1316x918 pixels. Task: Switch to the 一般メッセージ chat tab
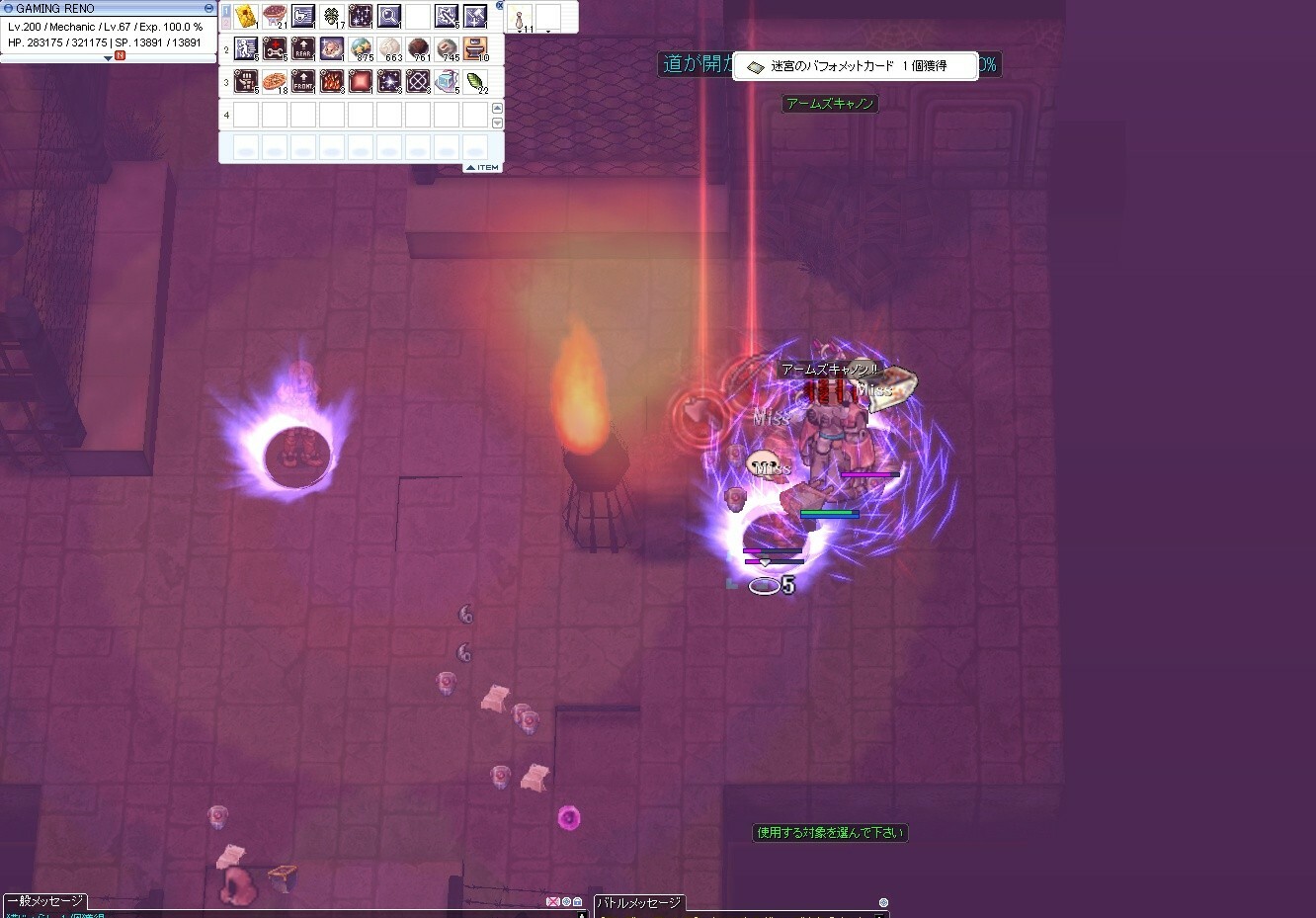pos(45,902)
